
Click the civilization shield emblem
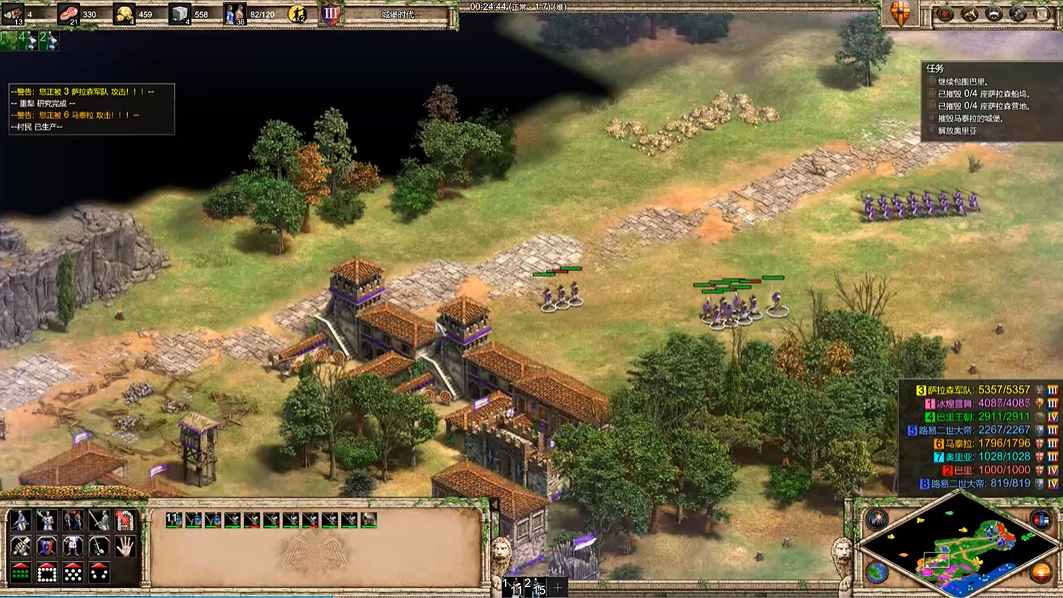click(x=899, y=13)
